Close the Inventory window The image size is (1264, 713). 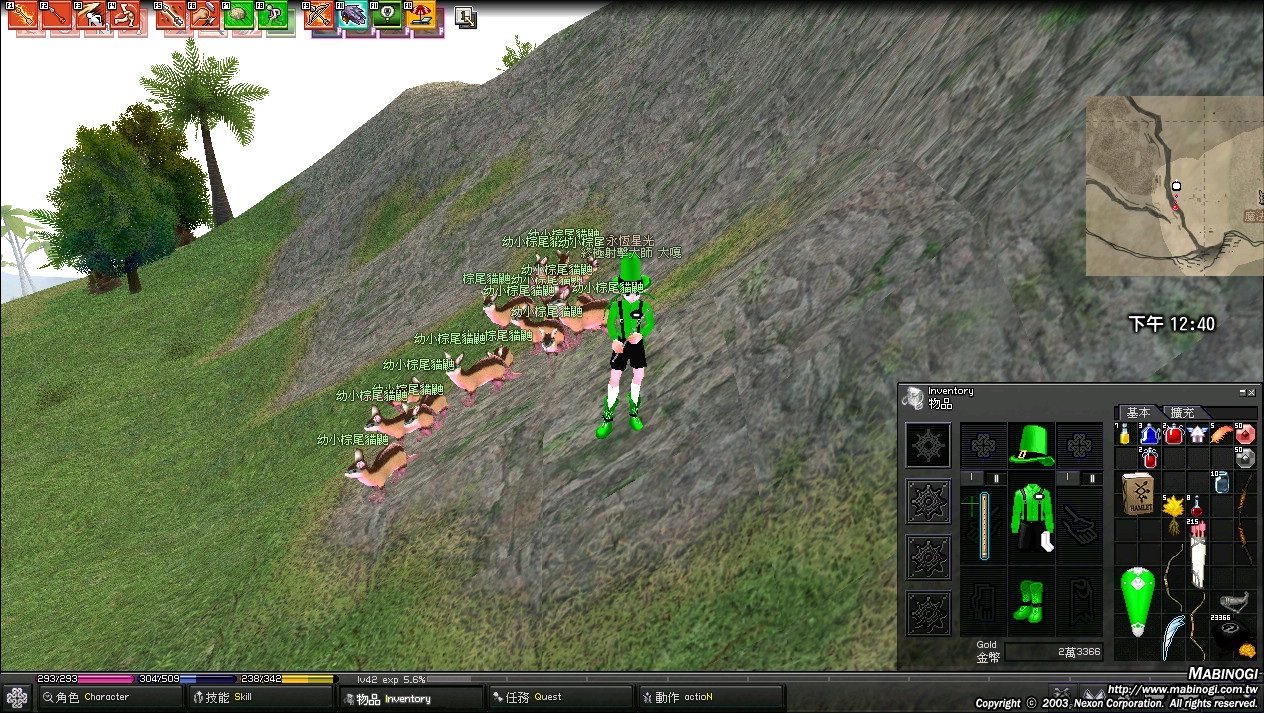point(1251,392)
